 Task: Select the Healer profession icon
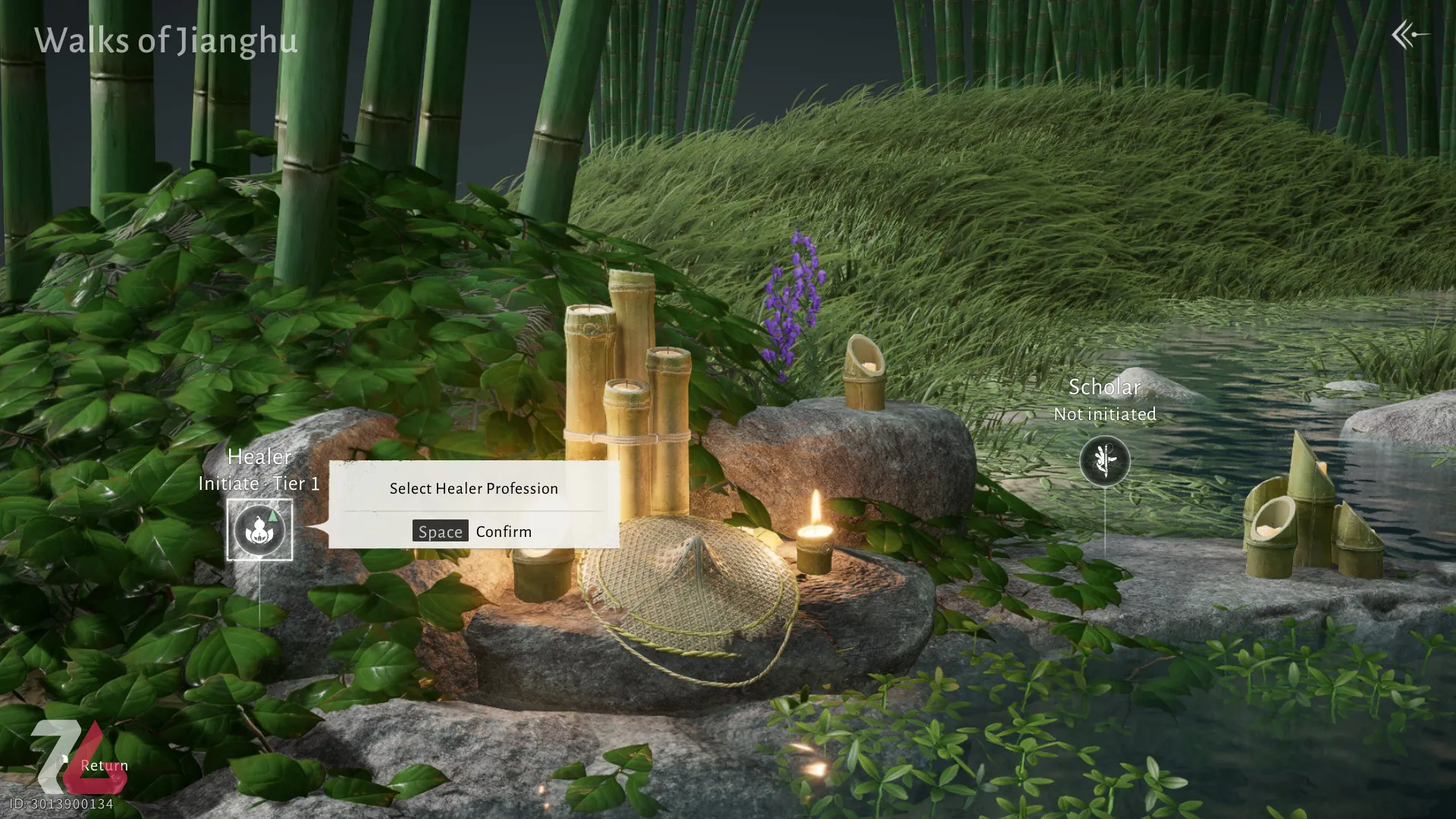click(259, 529)
